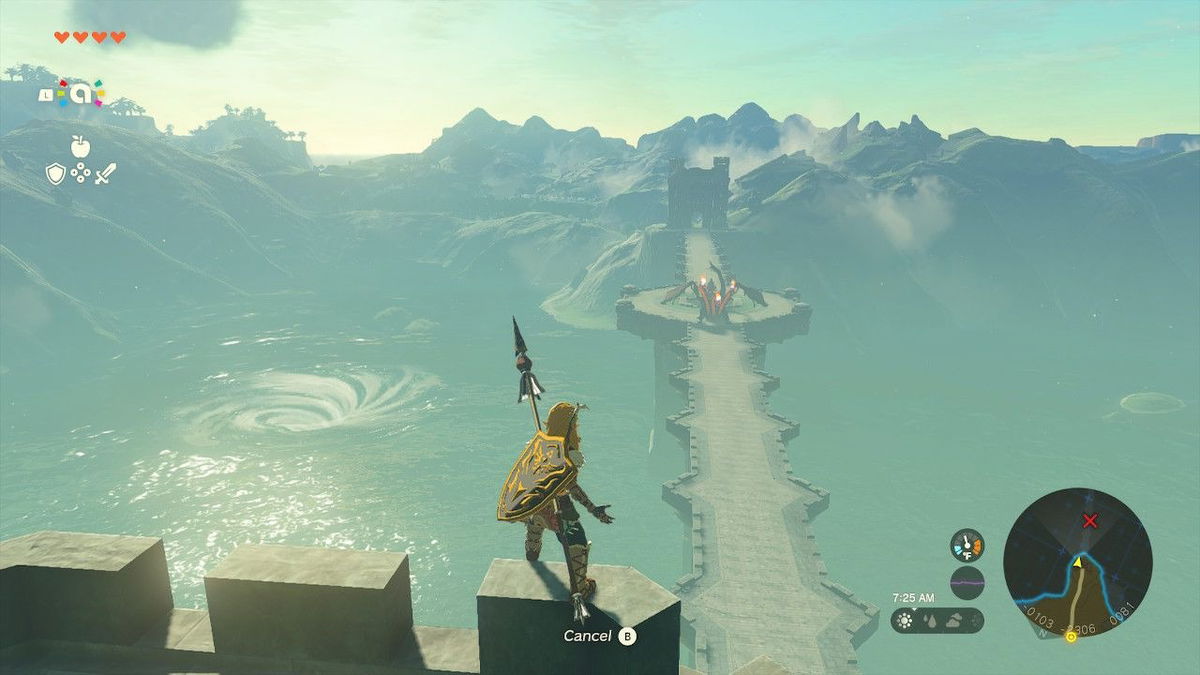The width and height of the screenshot is (1200, 675).
Task: Select the apple quick-menu icon
Action: click(80, 147)
